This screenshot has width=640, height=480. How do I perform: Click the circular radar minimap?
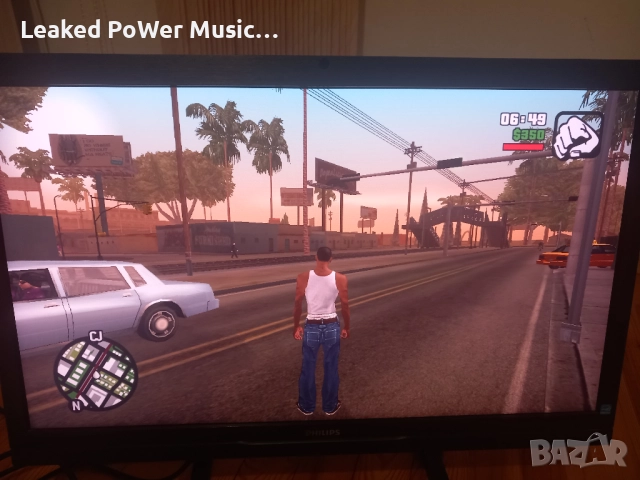[x=95, y=372]
